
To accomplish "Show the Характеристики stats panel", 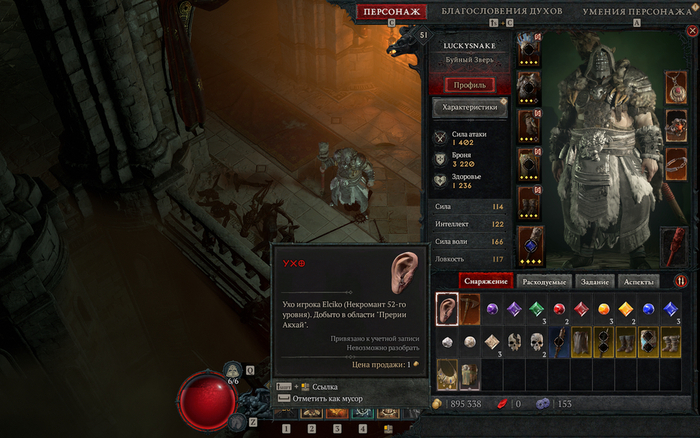I will click(x=469, y=108).
